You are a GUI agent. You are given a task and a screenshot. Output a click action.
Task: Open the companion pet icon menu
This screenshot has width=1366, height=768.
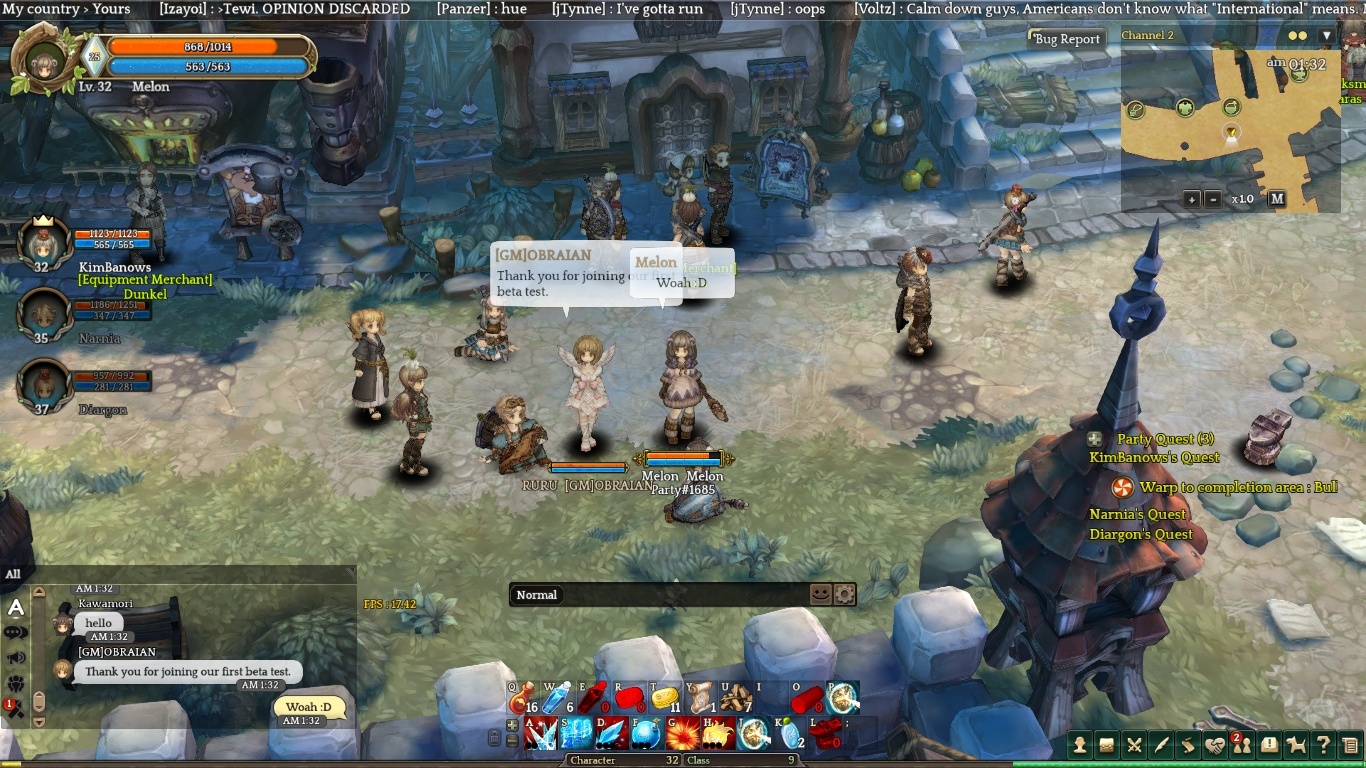1296,744
